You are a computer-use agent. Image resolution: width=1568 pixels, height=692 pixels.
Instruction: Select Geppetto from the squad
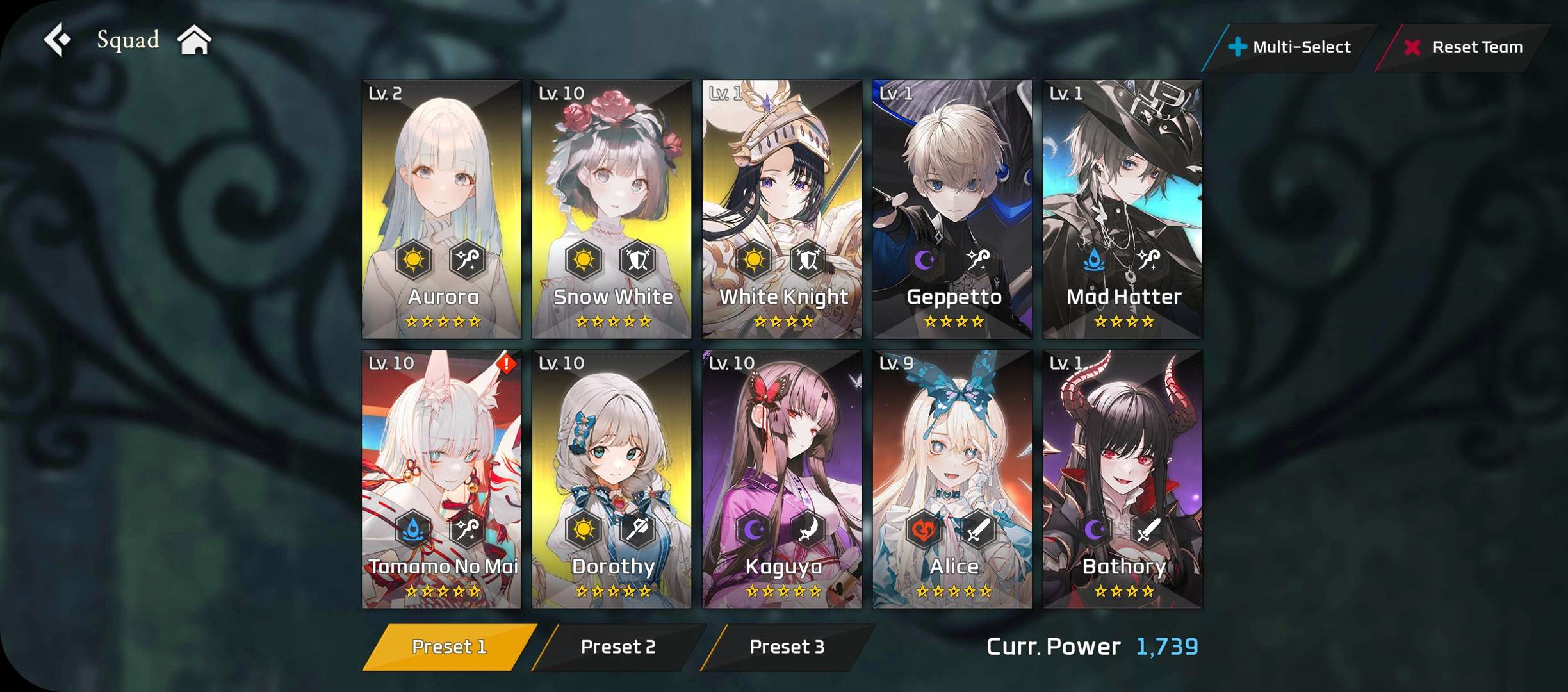pyautogui.click(x=952, y=209)
